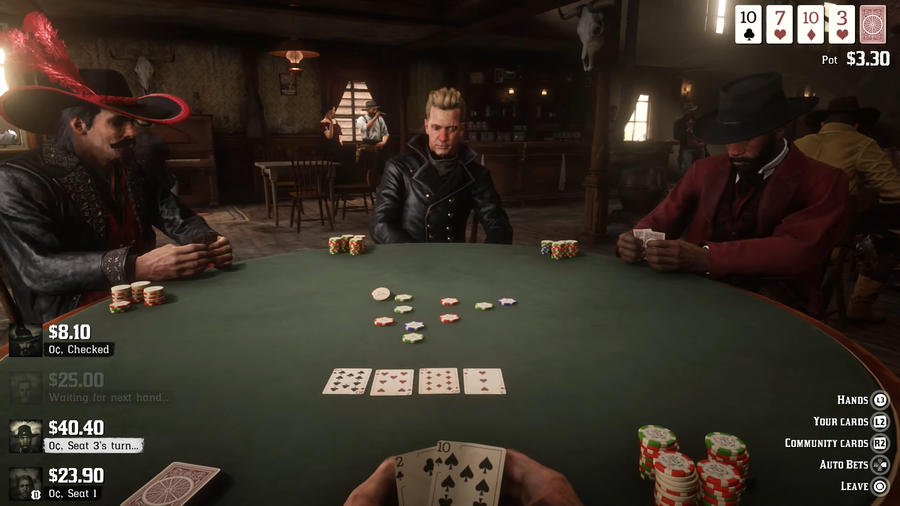Click the 3 of hearts HUD card icon

[x=841, y=25]
